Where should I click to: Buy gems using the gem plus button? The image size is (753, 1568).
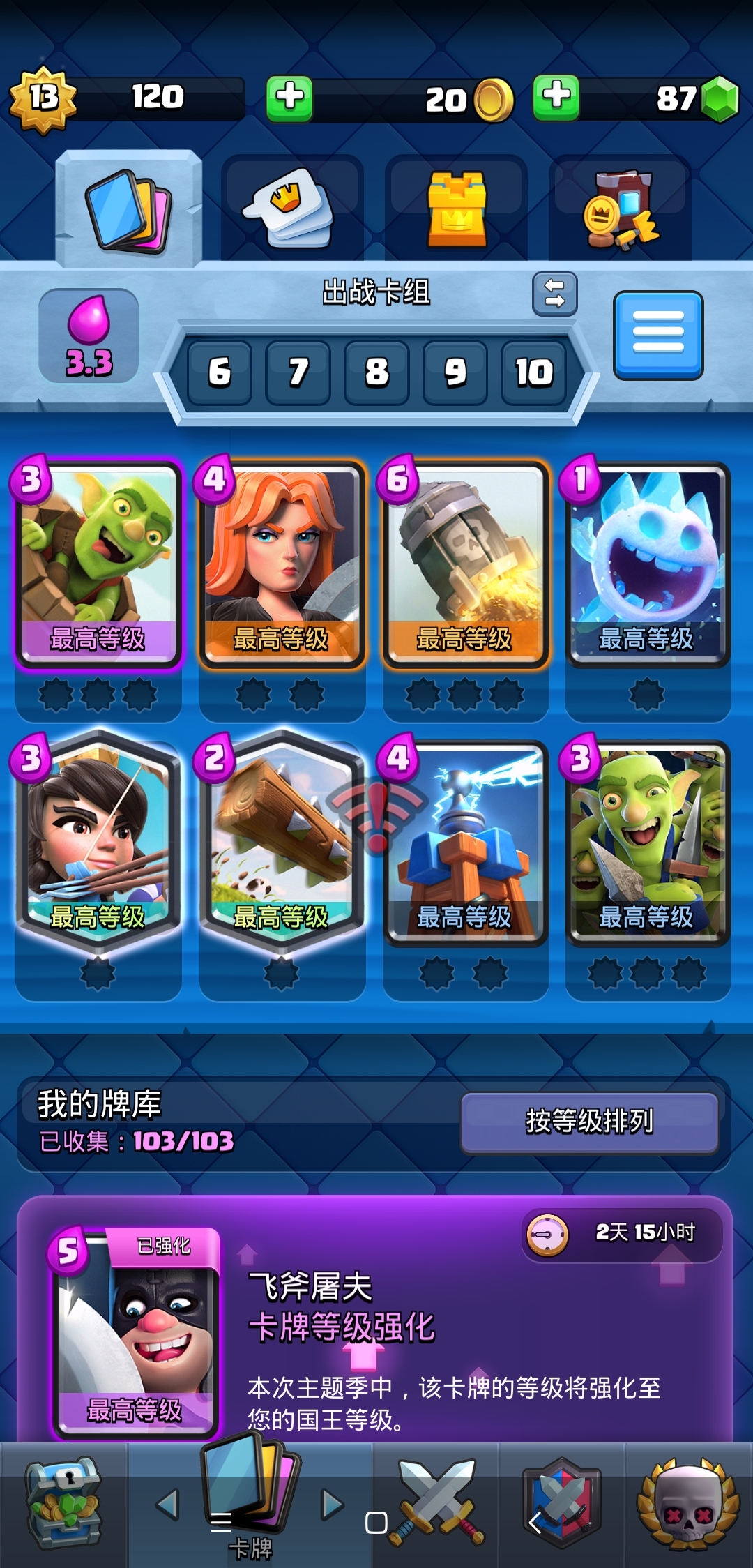pyautogui.click(x=556, y=96)
